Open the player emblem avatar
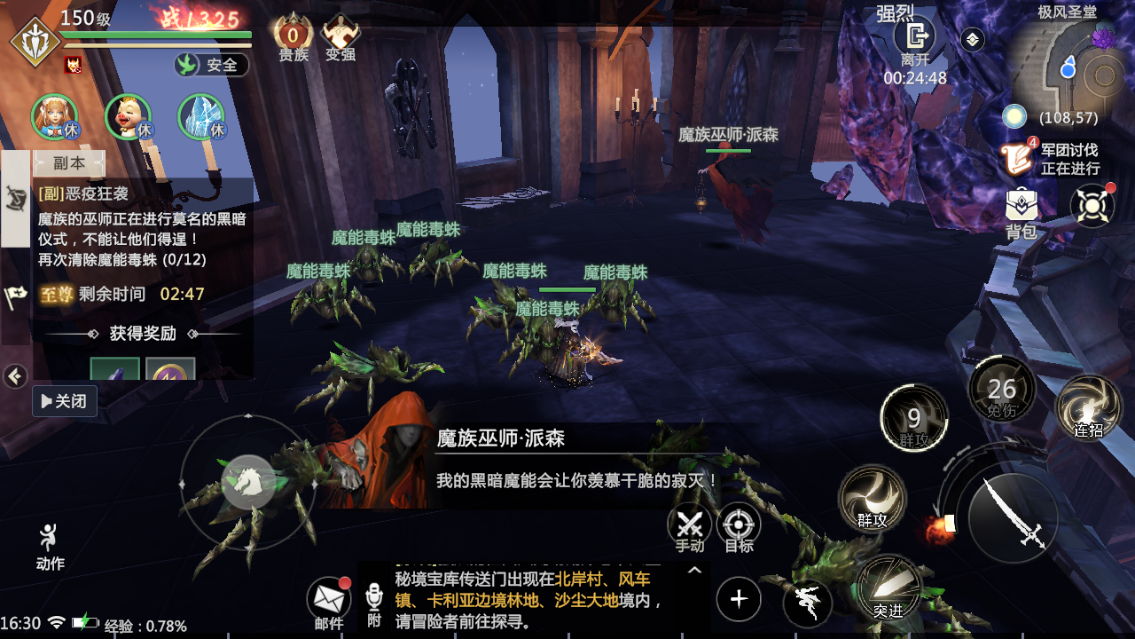 (x=34, y=42)
